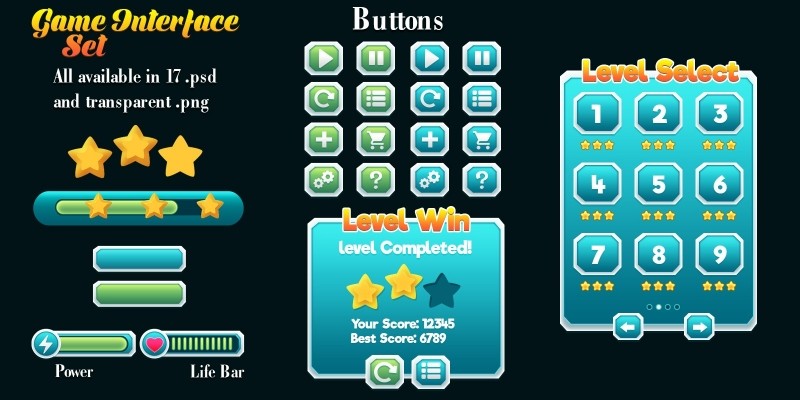800x400 pixels.
Task: Choose the level 9 tile
Action: pyautogui.click(x=718, y=254)
